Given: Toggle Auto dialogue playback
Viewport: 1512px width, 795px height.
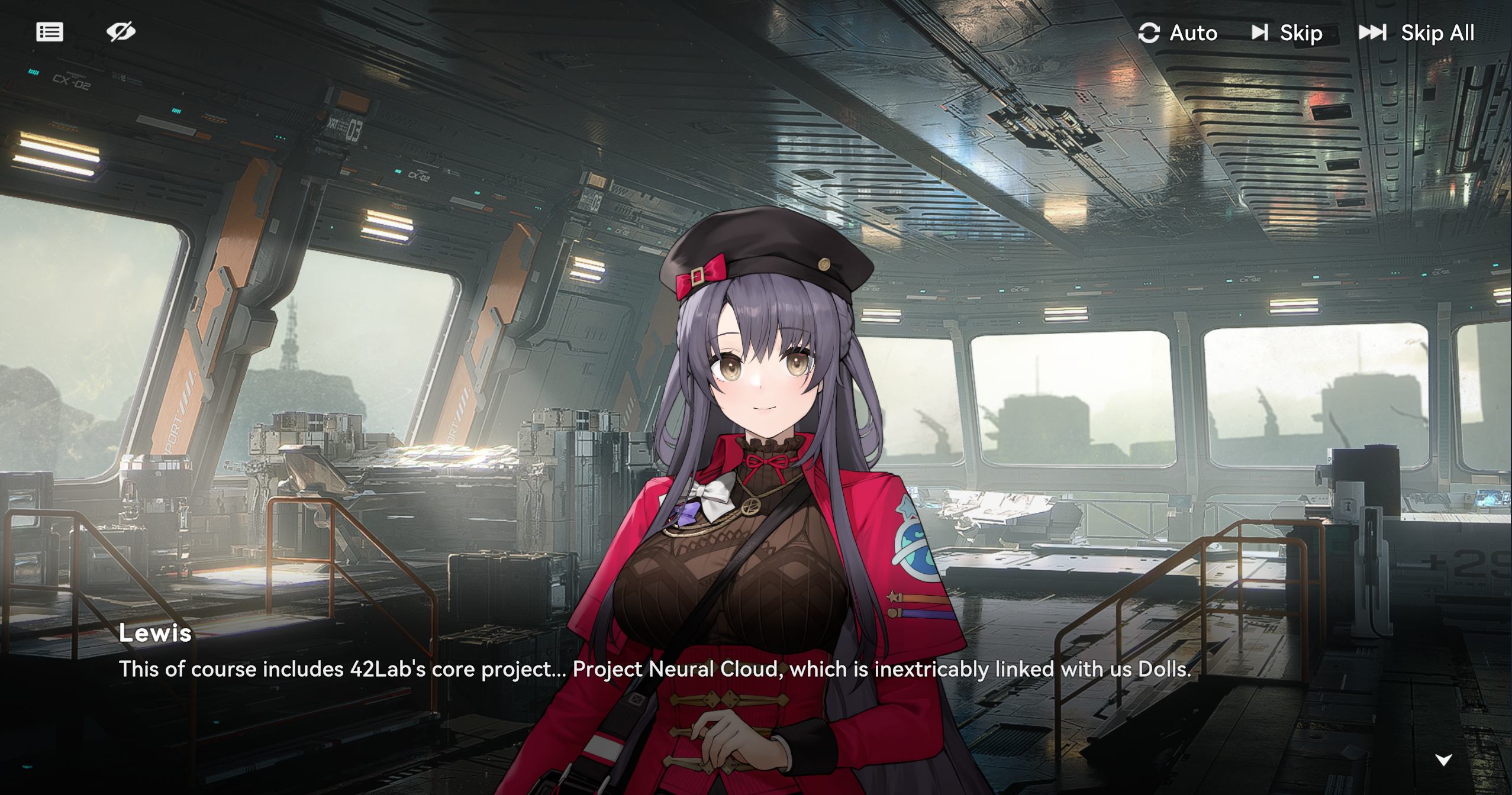Looking at the screenshot, I should tap(1178, 33).
